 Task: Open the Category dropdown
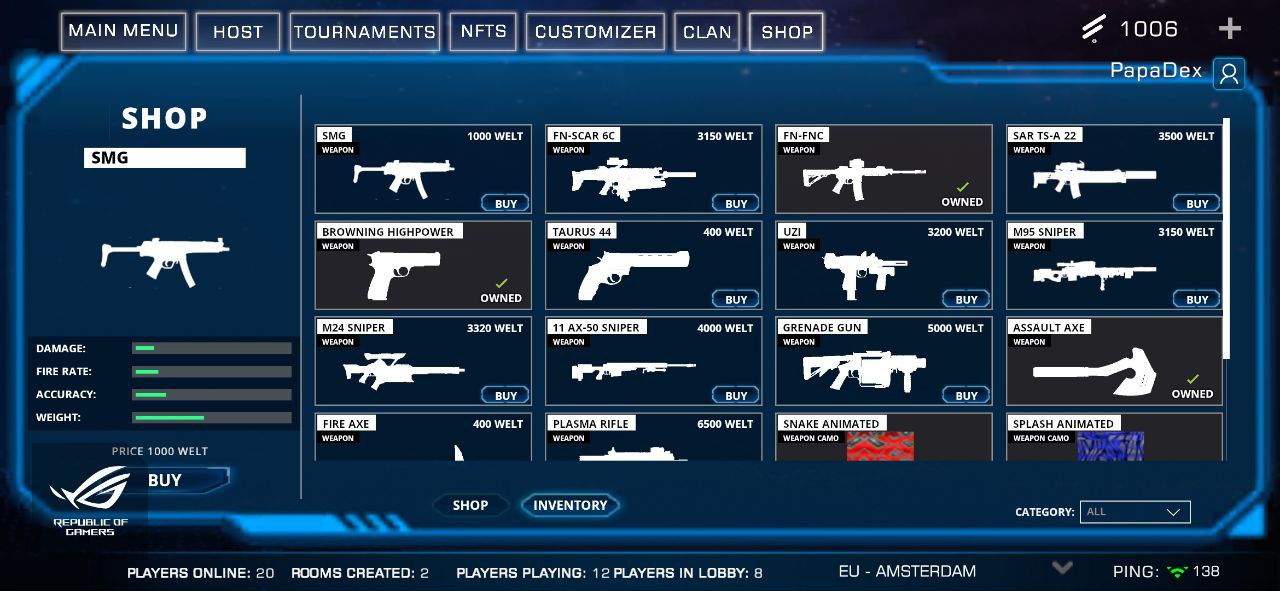tap(1135, 512)
